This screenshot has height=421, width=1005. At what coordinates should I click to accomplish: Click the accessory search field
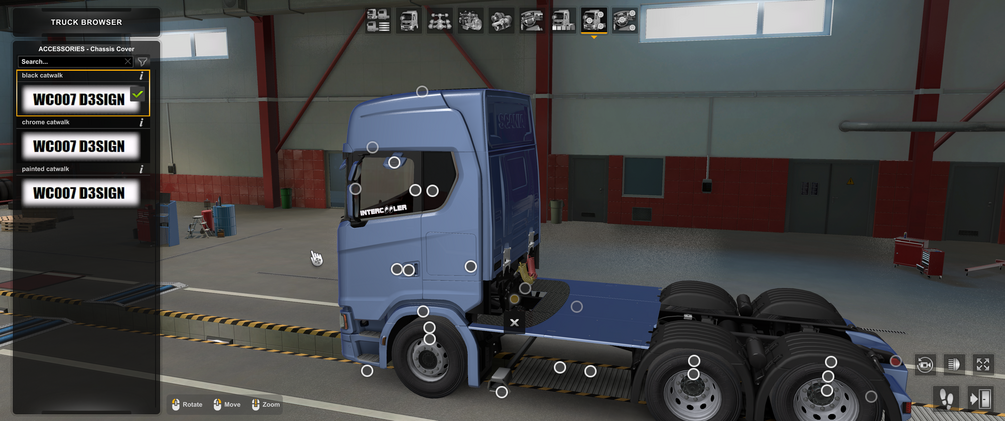70,62
